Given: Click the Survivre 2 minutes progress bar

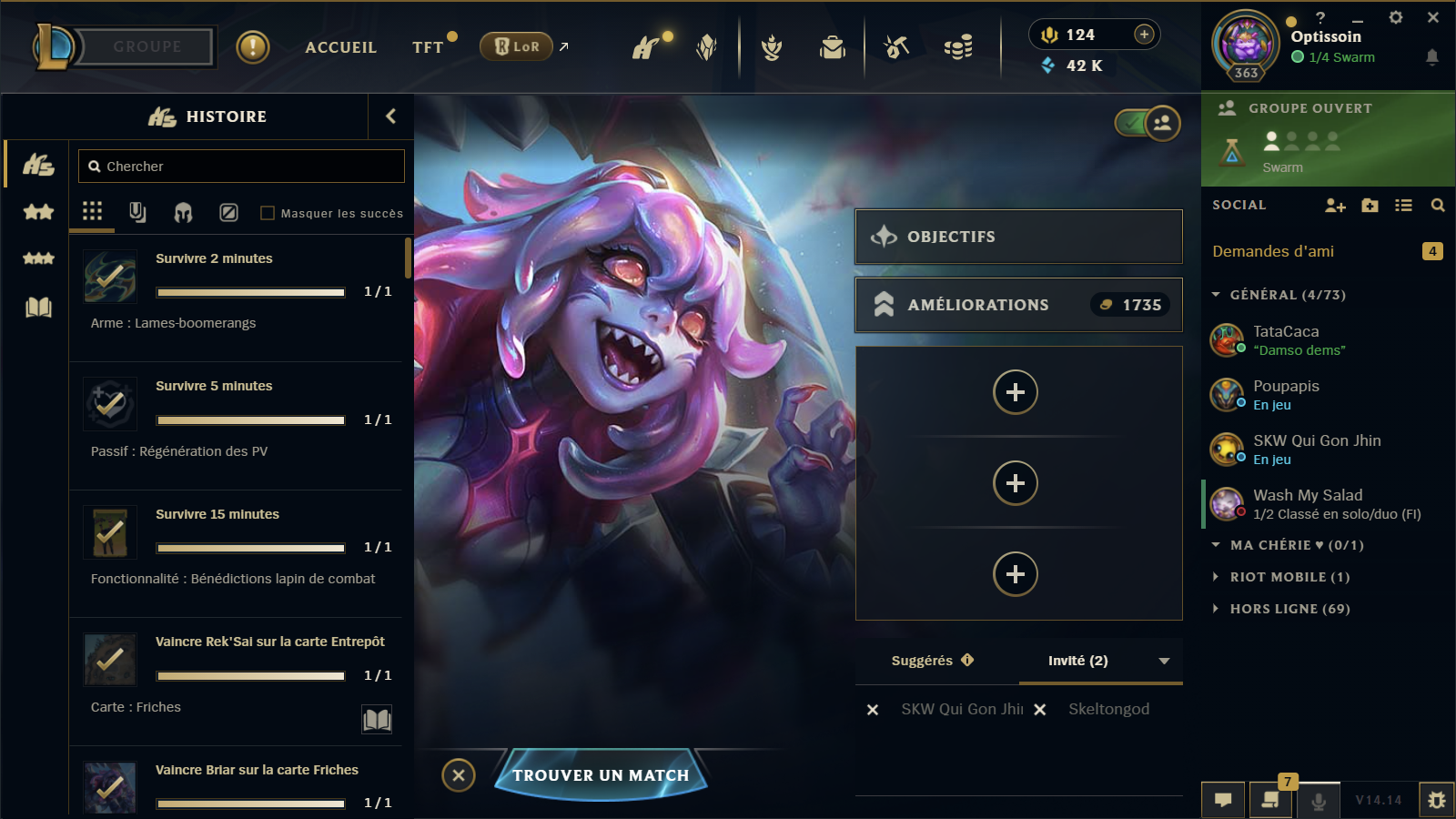Looking at the screenshot, I should pos(249,292).
